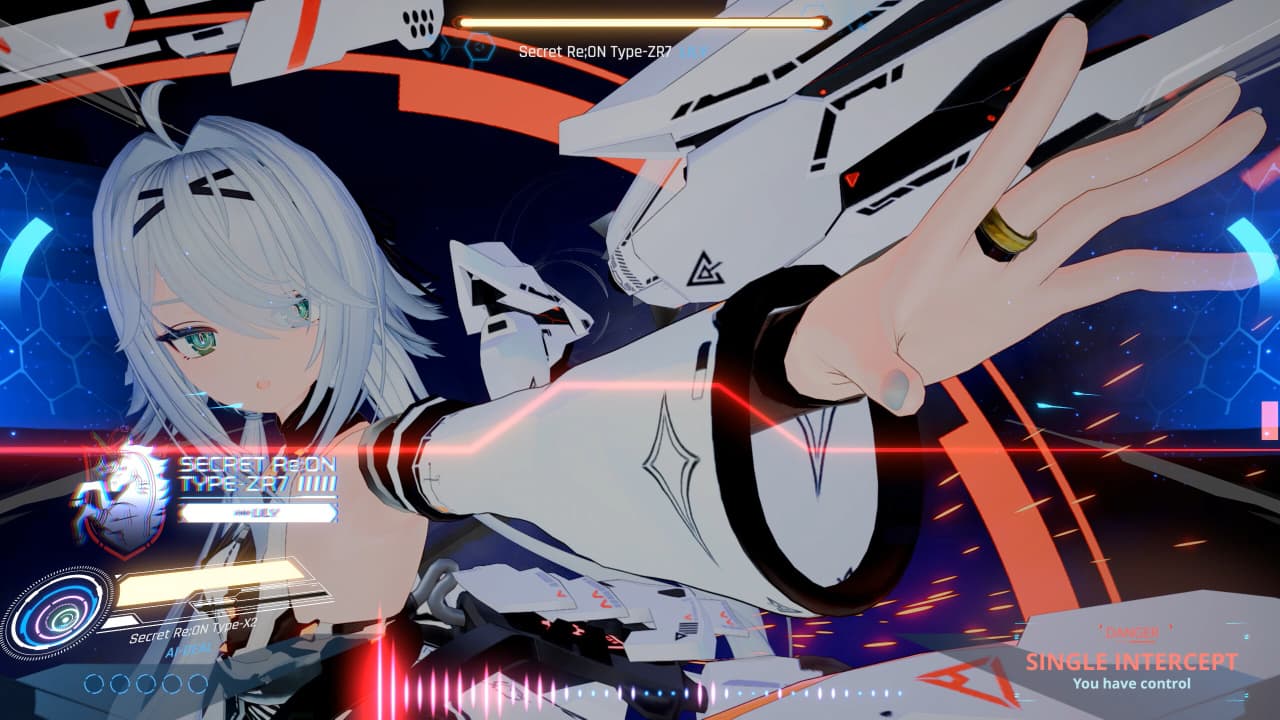Select the circular concentric-ring gauge icon
Viewport: 1280px width, 720px height.
click(x=58, y=612)
